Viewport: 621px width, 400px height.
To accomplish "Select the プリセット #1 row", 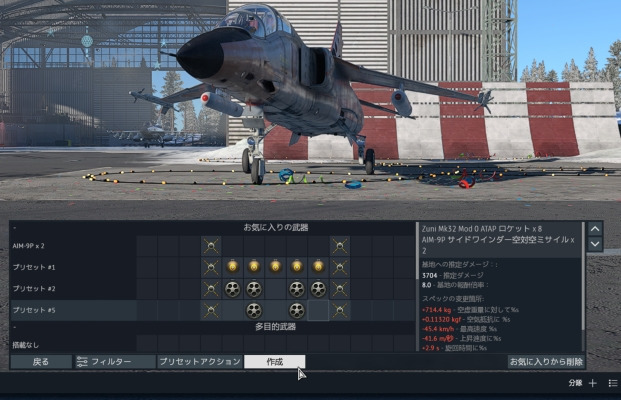I will pyautogui.click(x=70, y=267).
